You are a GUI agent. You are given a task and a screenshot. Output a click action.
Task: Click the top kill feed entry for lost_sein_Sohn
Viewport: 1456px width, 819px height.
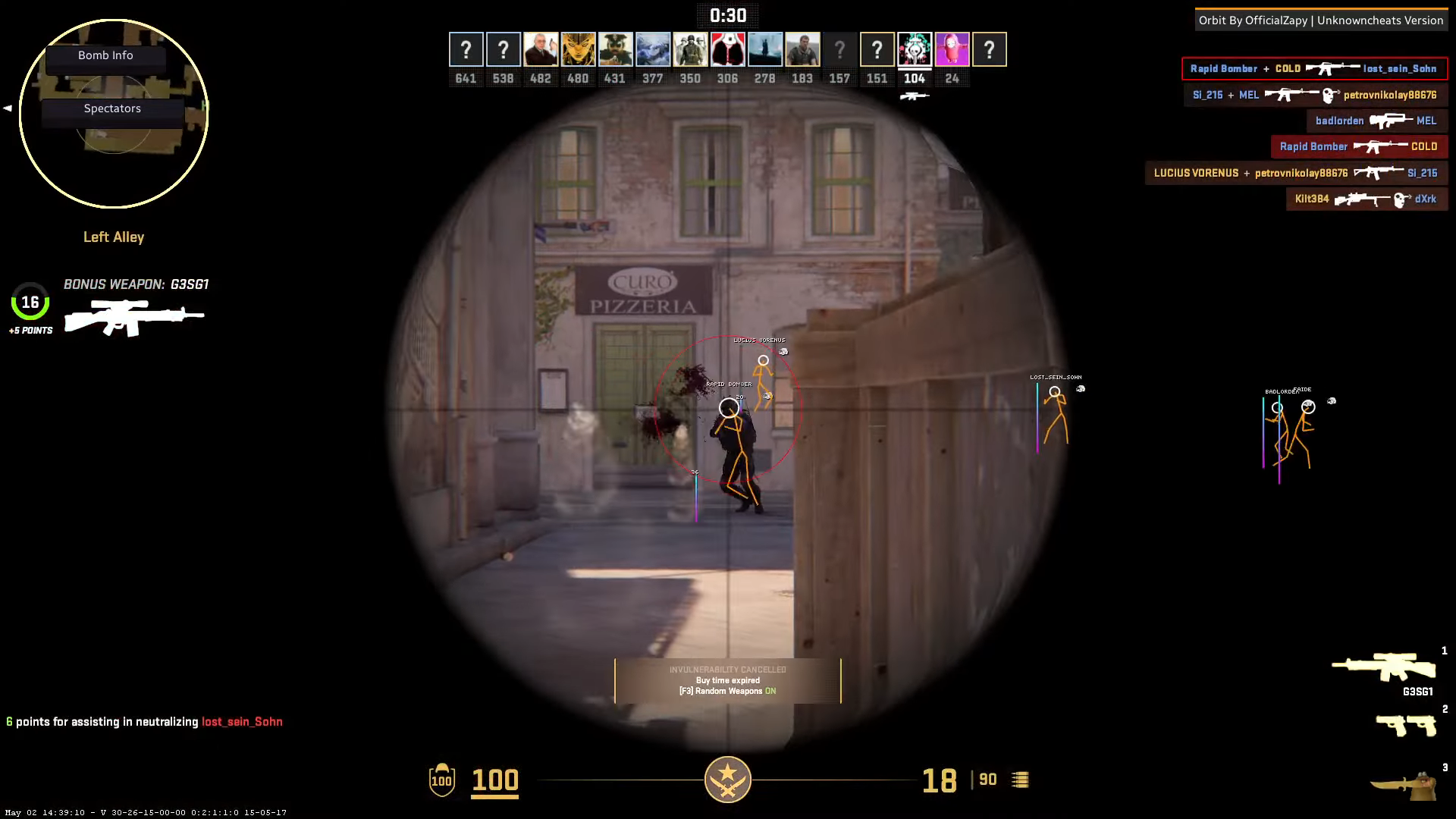[x=1314, y=69]
